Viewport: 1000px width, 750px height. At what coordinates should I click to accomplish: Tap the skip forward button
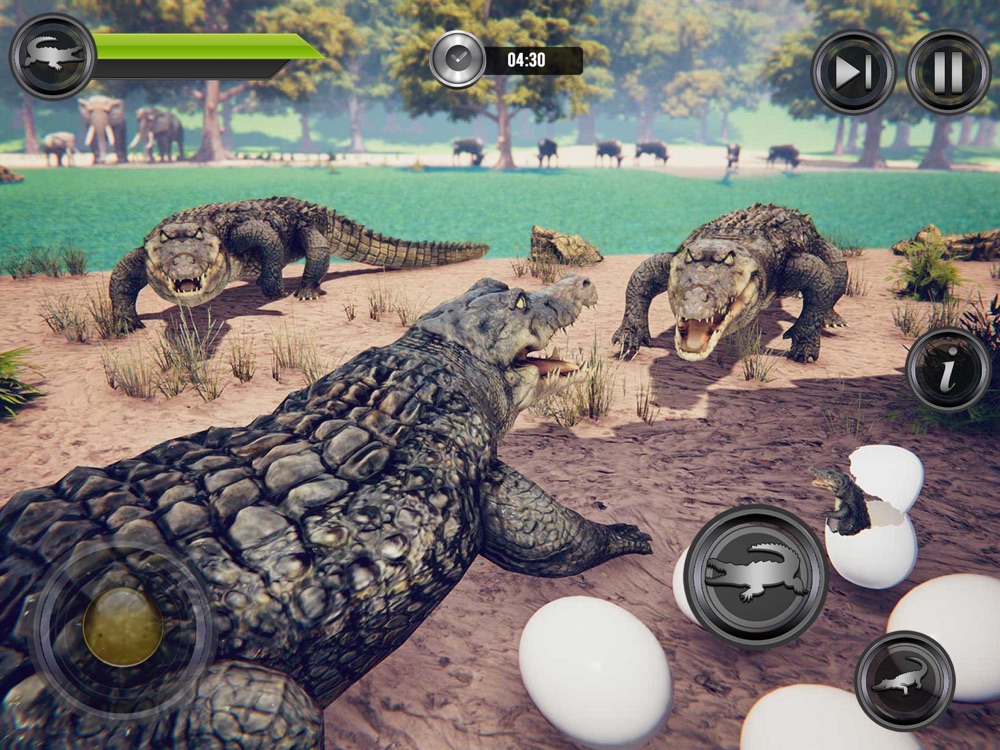click(x=852, y=72)
